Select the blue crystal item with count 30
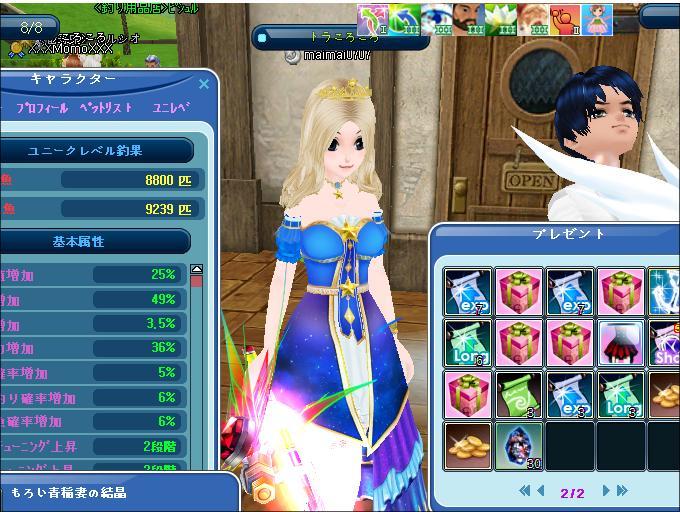Image resolution: width=680 pixels, height=512 pixels. (518, 443)
